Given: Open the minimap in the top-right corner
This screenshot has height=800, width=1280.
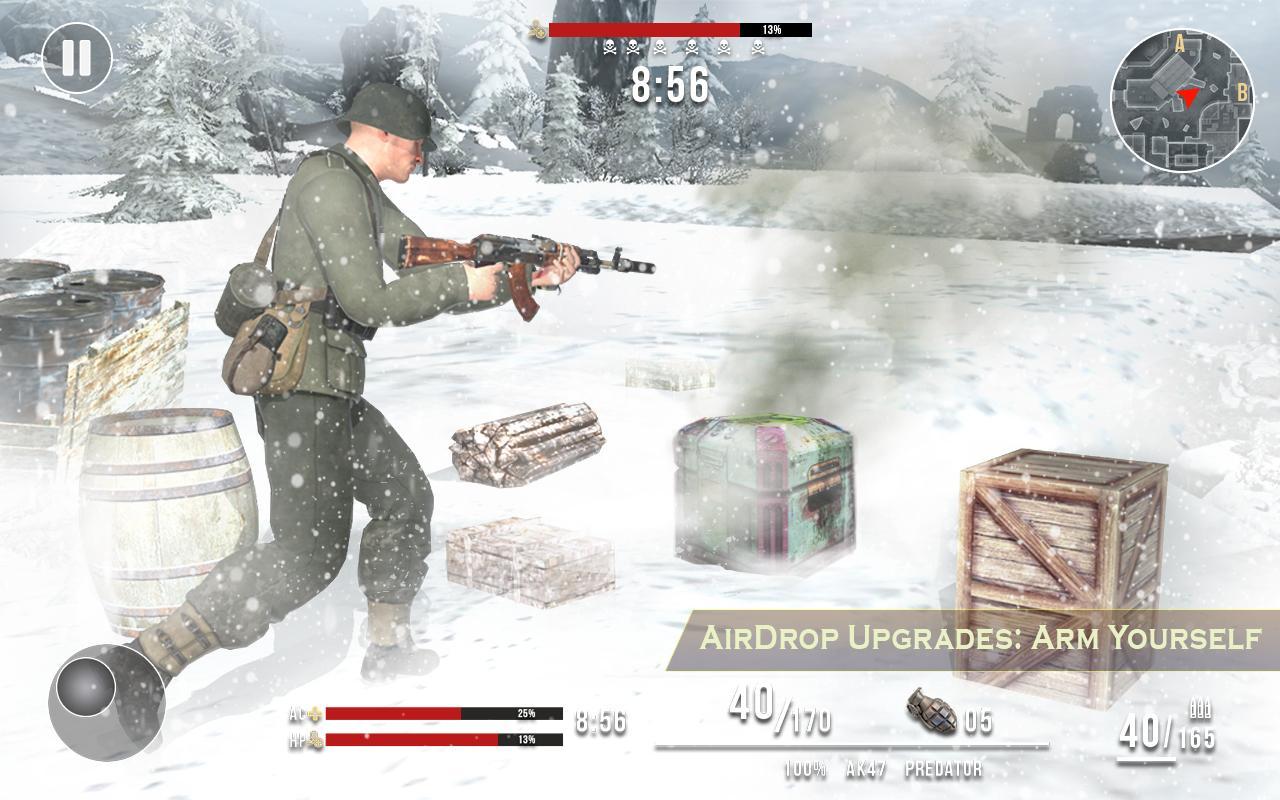Looking at the screenshot, I should coord(1180,95).
